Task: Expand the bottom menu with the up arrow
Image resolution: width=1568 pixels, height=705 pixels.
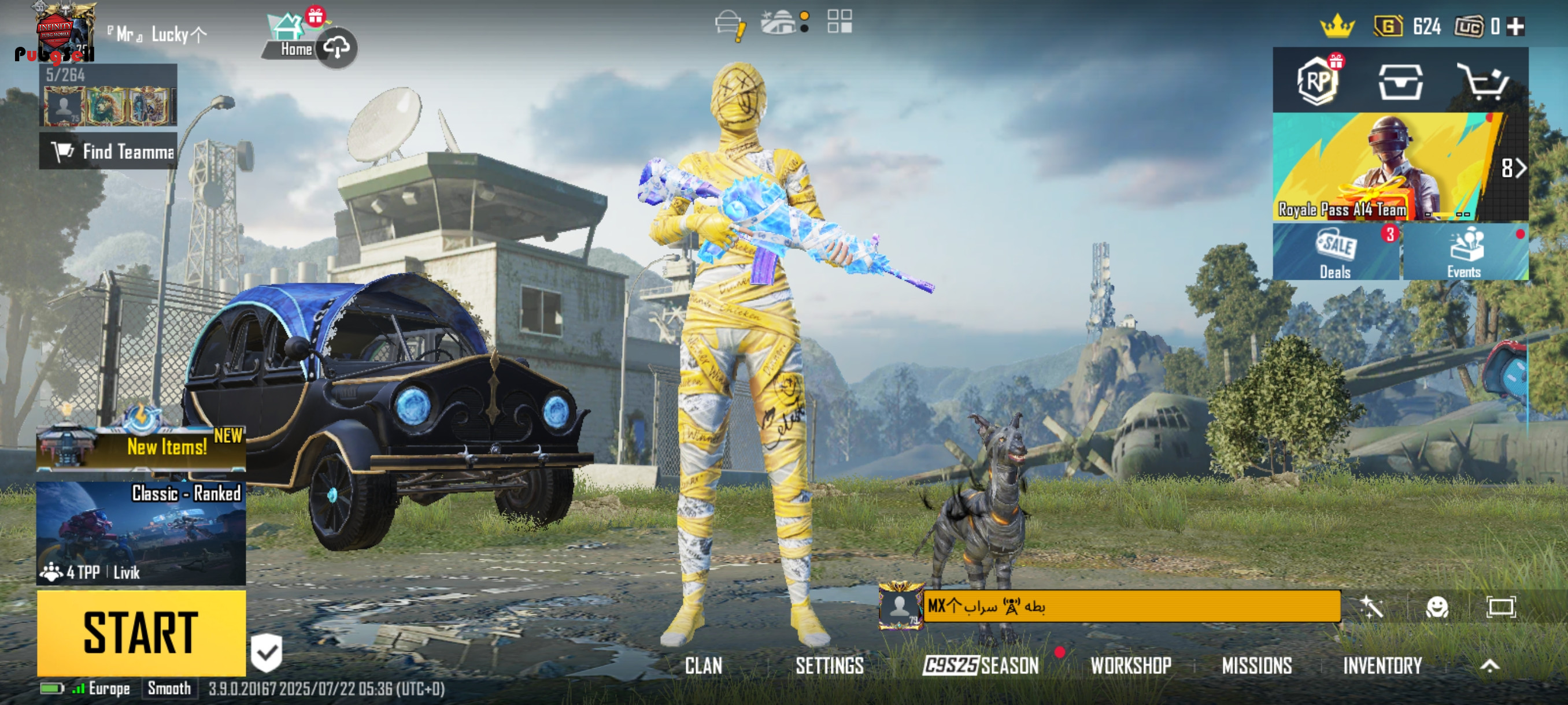Action: tap(1489, 666)
